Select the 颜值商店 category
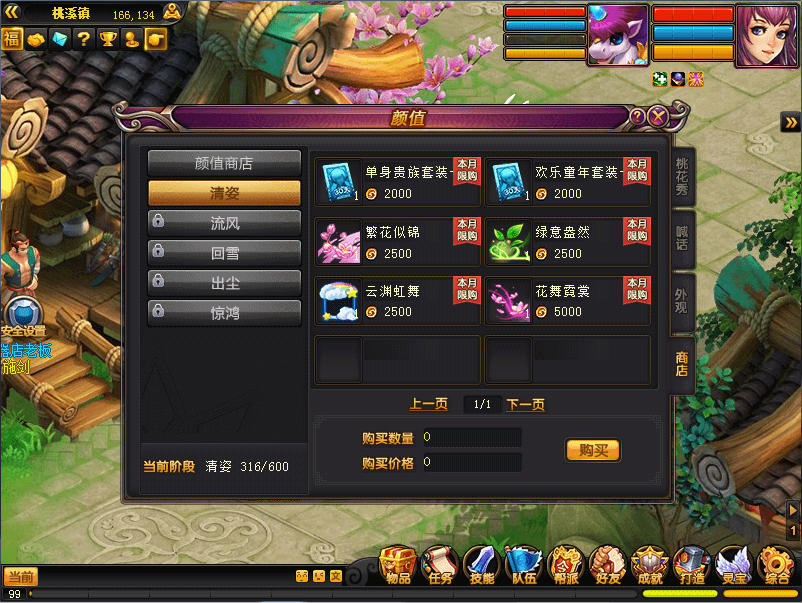 (224, 163)
